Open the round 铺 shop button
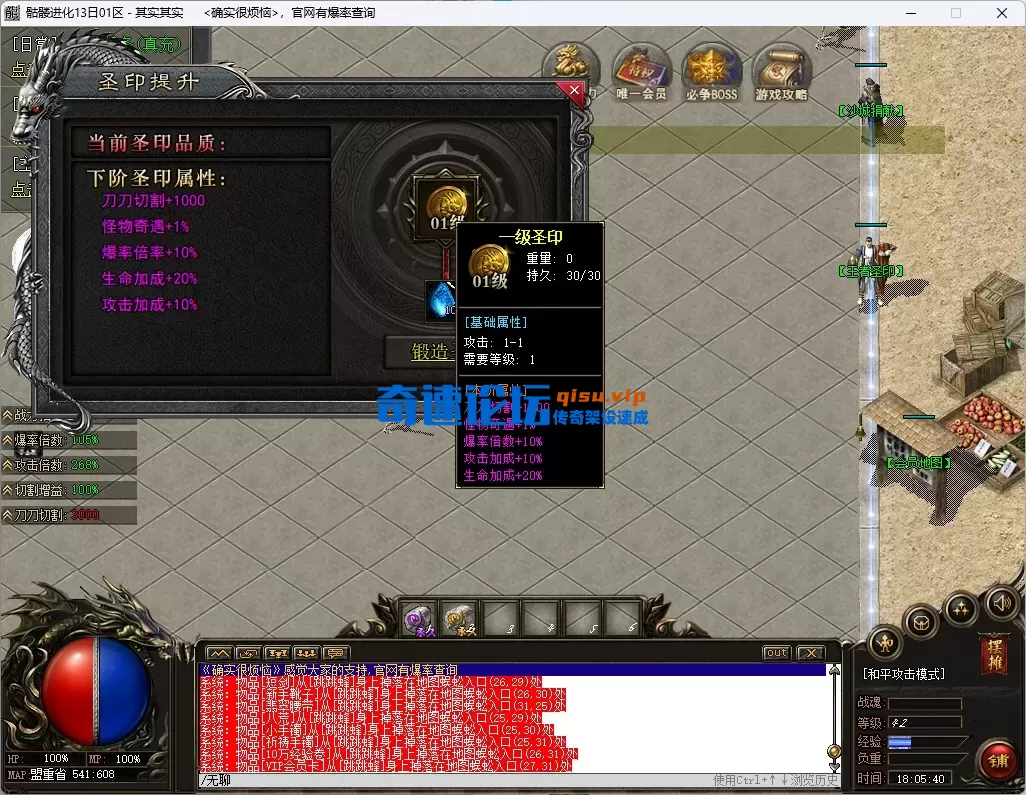This screenshot has height=795, width=1026. point(995,759)
